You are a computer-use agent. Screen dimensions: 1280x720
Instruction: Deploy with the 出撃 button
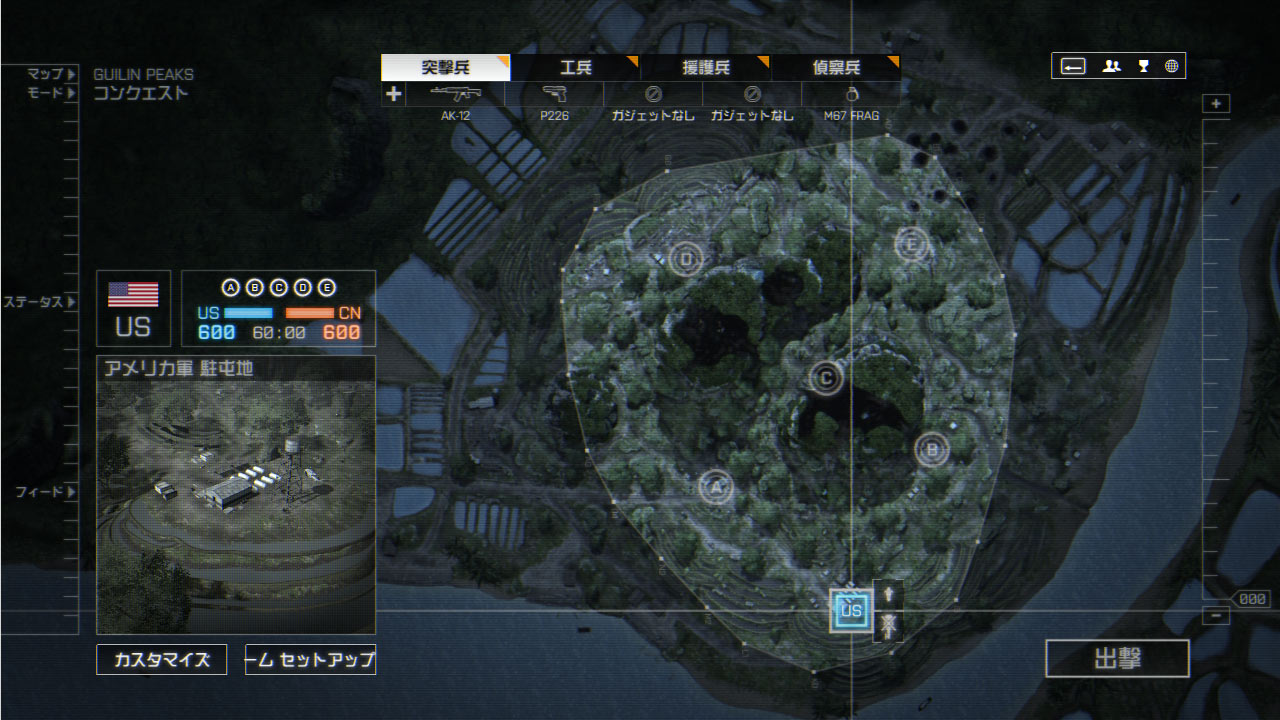(x=1117, y=659)
